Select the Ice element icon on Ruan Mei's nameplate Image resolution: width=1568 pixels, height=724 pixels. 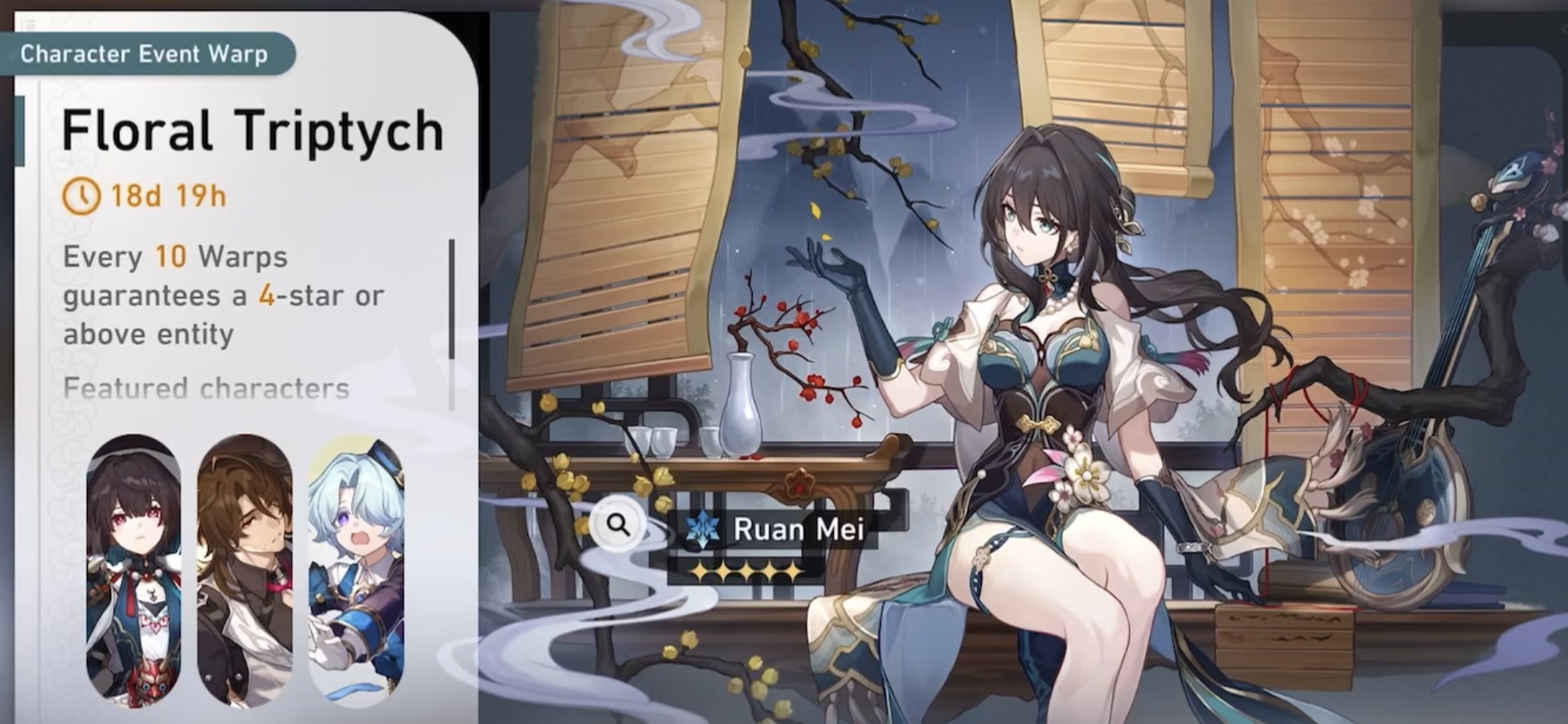pos(701,528)
